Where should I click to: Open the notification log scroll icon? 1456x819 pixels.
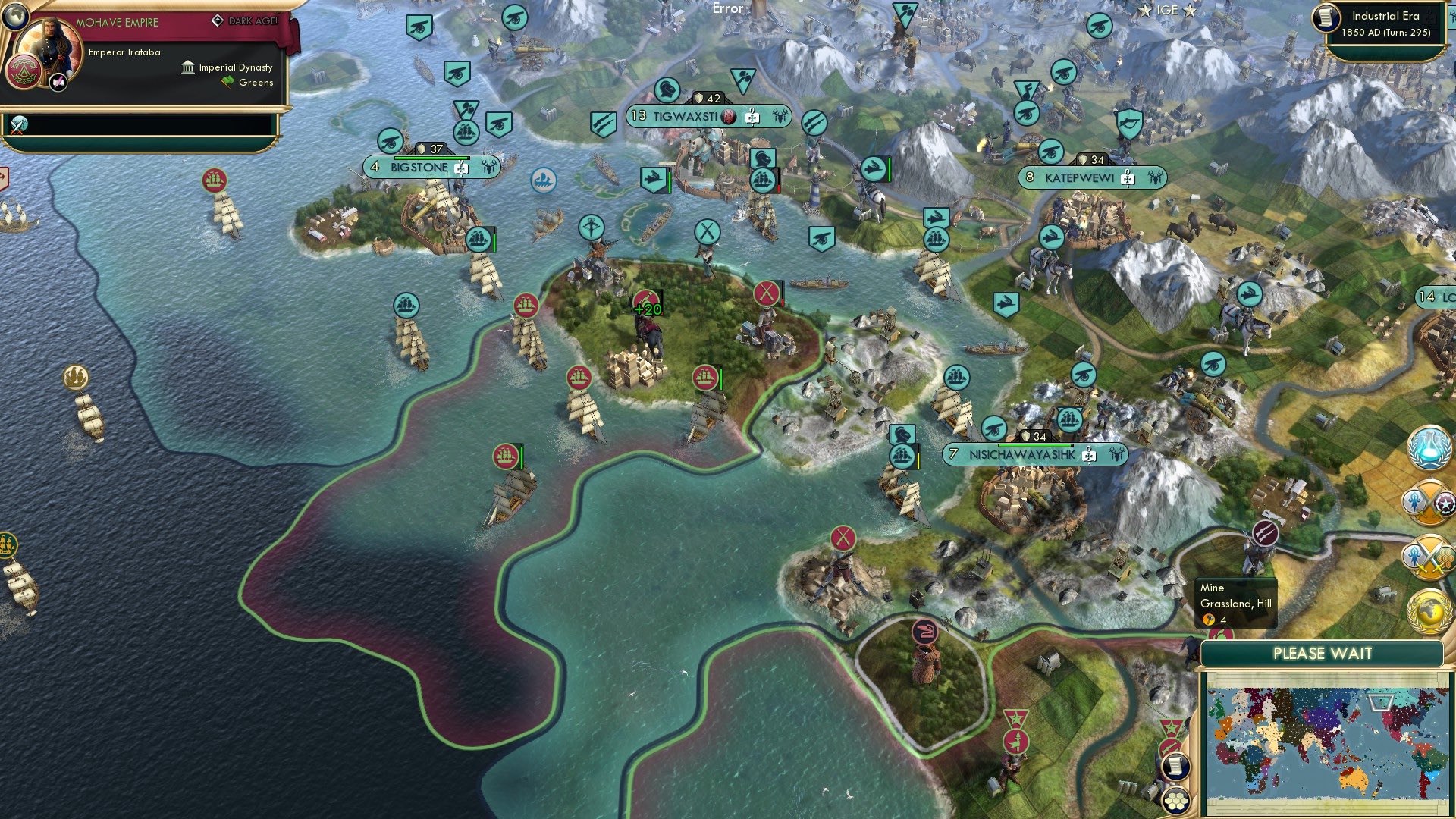tap(1176, 766)
